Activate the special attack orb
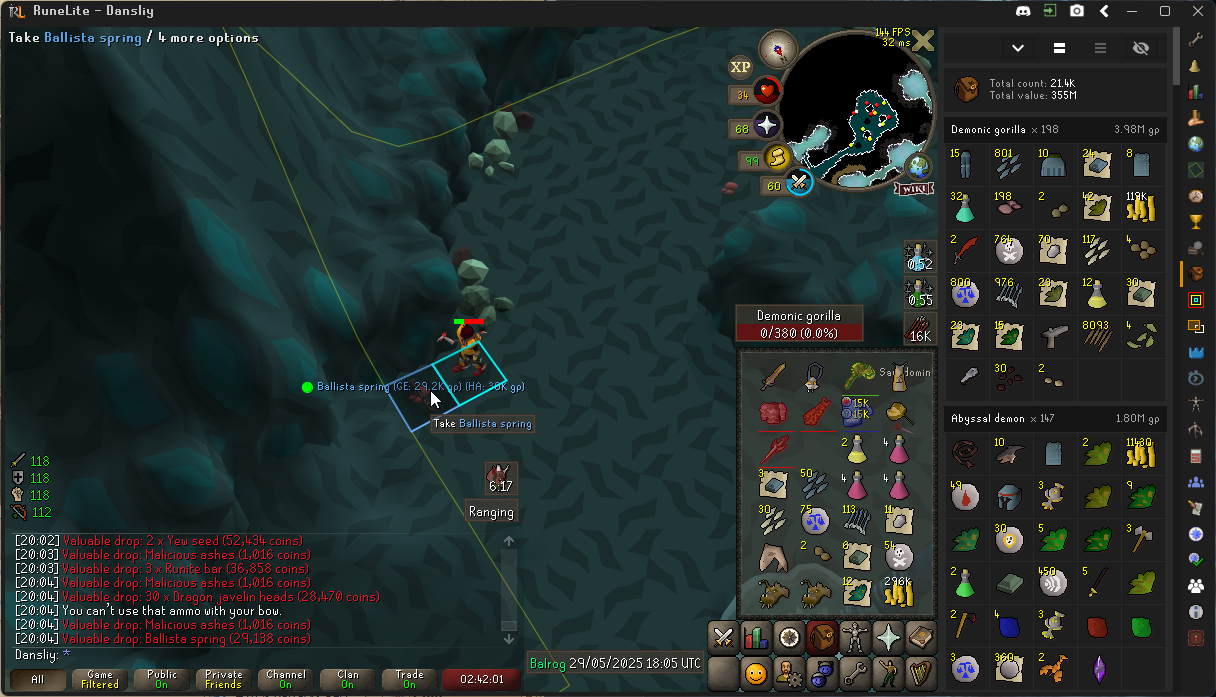The width and height of the screenshot is (1216, 697). 799,183
